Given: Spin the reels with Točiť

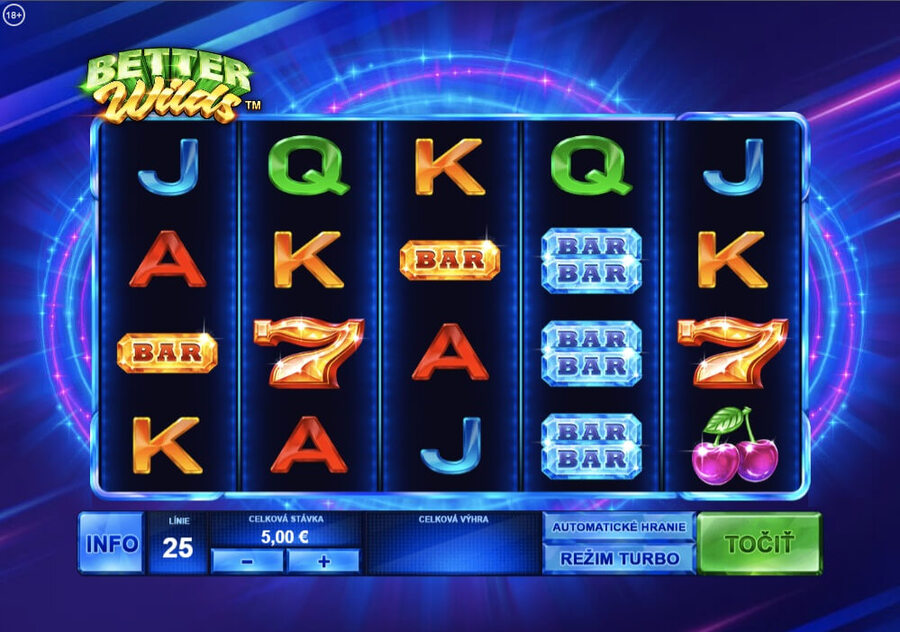Looking at the screenshot, I should click(x=758, y=543).
